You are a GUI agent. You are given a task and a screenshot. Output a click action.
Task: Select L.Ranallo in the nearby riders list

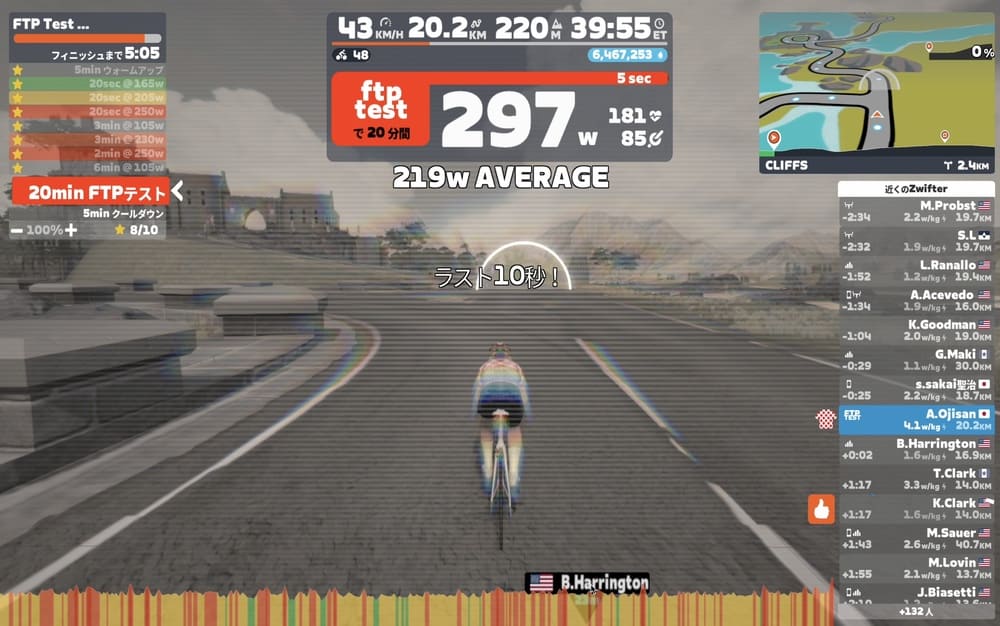(916, 271)
